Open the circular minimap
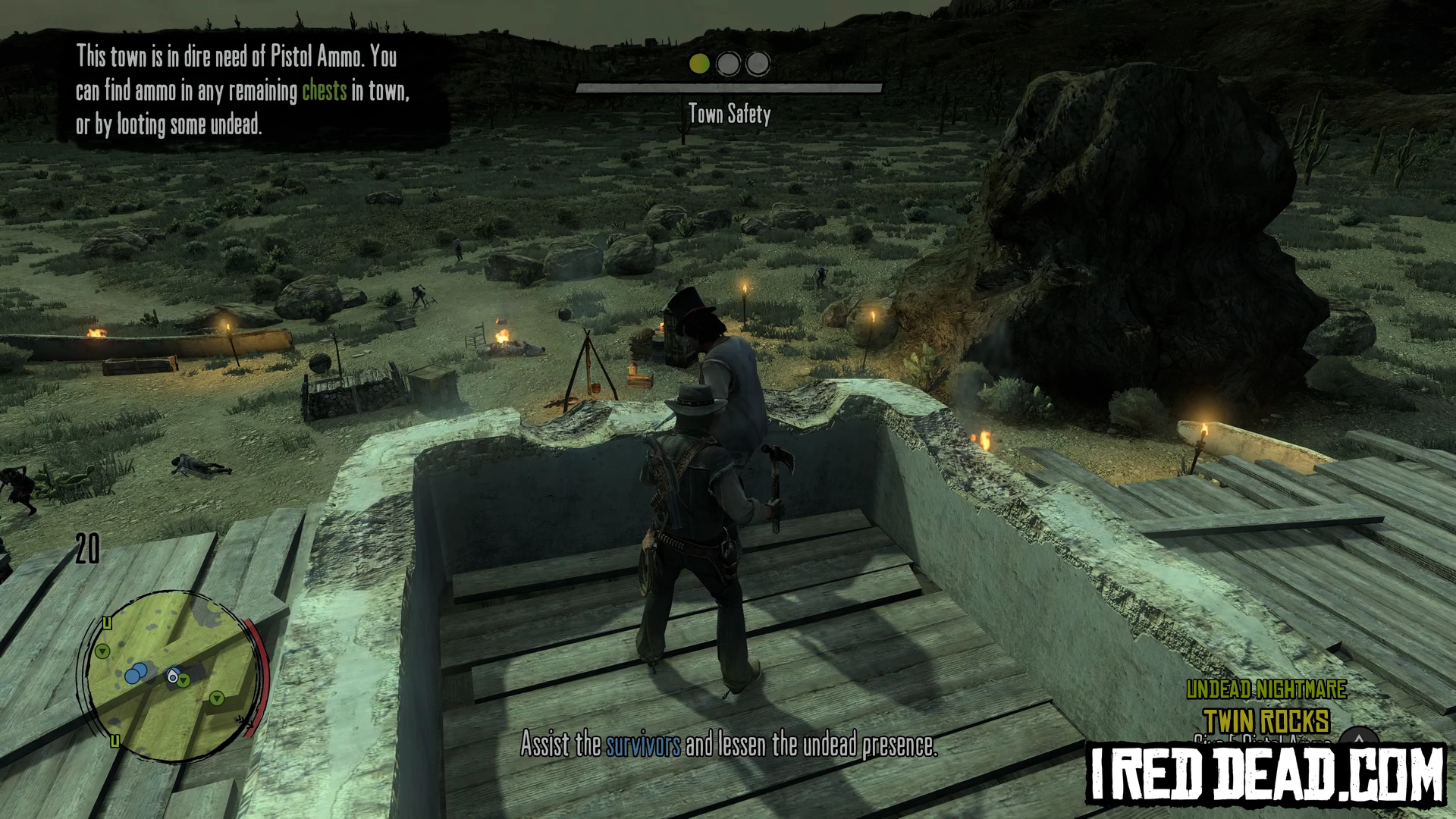Viewport: 1456px width, 819px height. click(x=171, y=673)
